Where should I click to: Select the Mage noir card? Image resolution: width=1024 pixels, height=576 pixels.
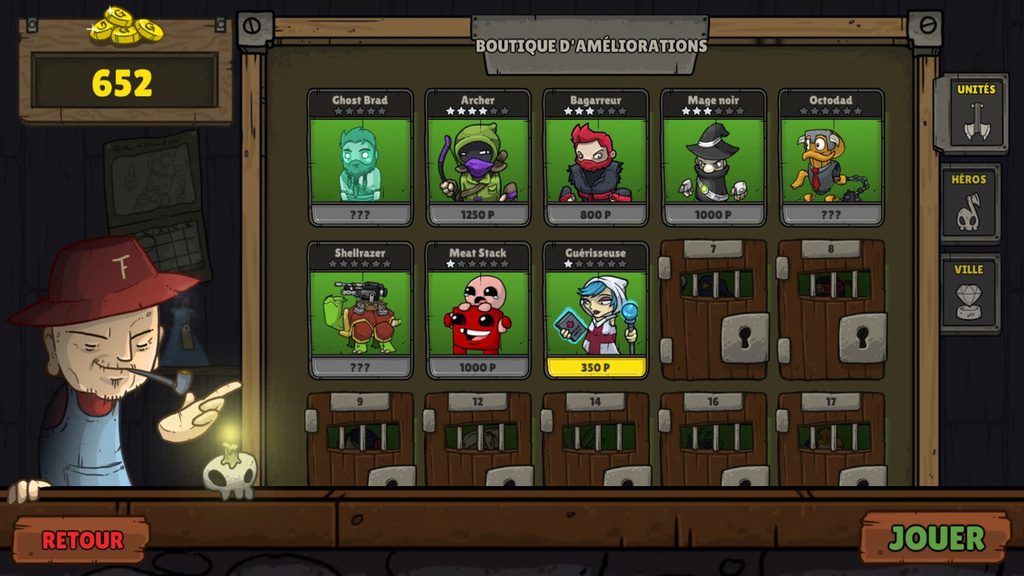point(714,158)
